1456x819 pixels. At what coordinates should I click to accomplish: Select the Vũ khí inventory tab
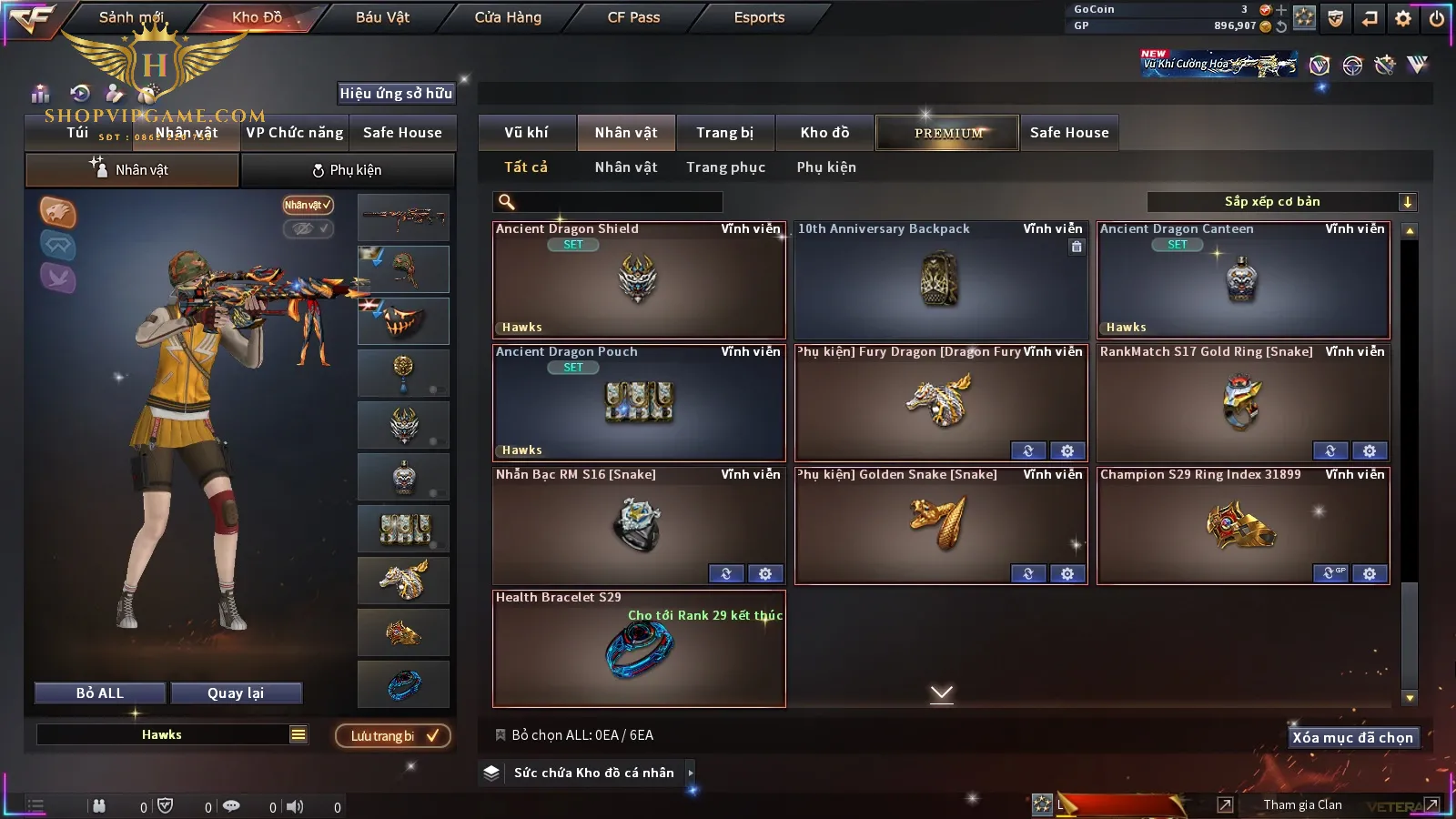(526, 133)
